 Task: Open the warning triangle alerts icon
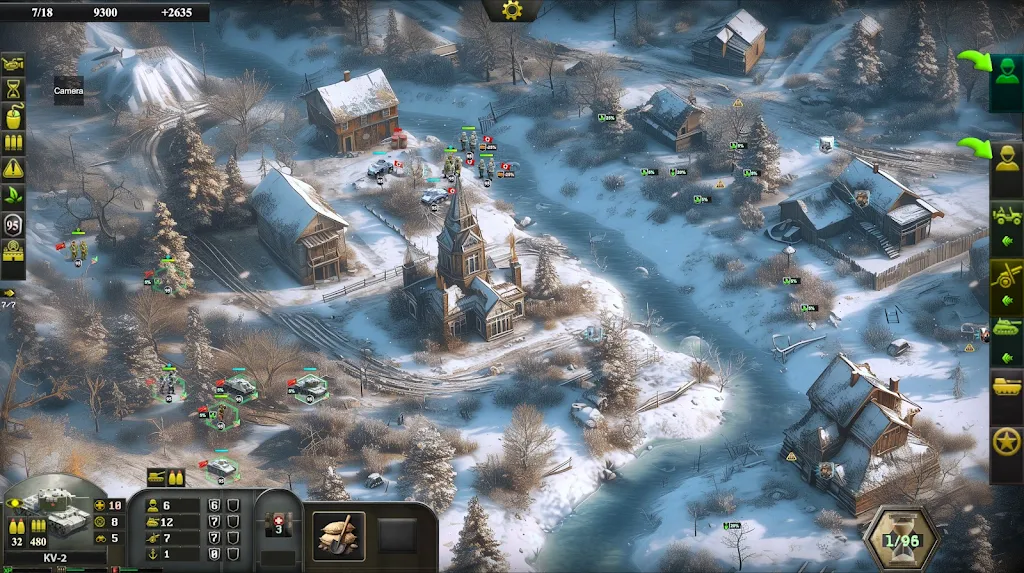pos(13,169)
